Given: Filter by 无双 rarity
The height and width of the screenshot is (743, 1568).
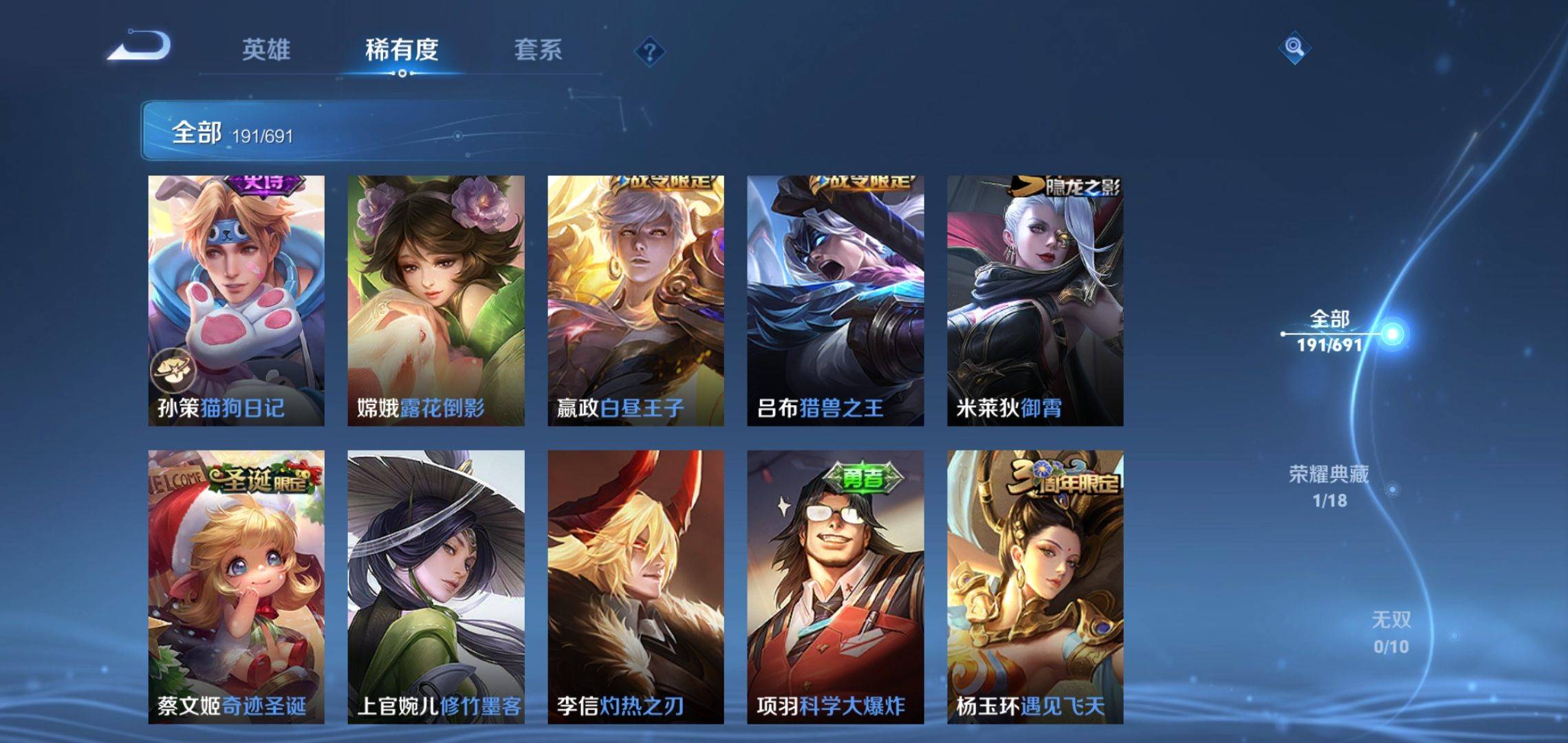Looking at the screenshot, I should point(1391,632).
